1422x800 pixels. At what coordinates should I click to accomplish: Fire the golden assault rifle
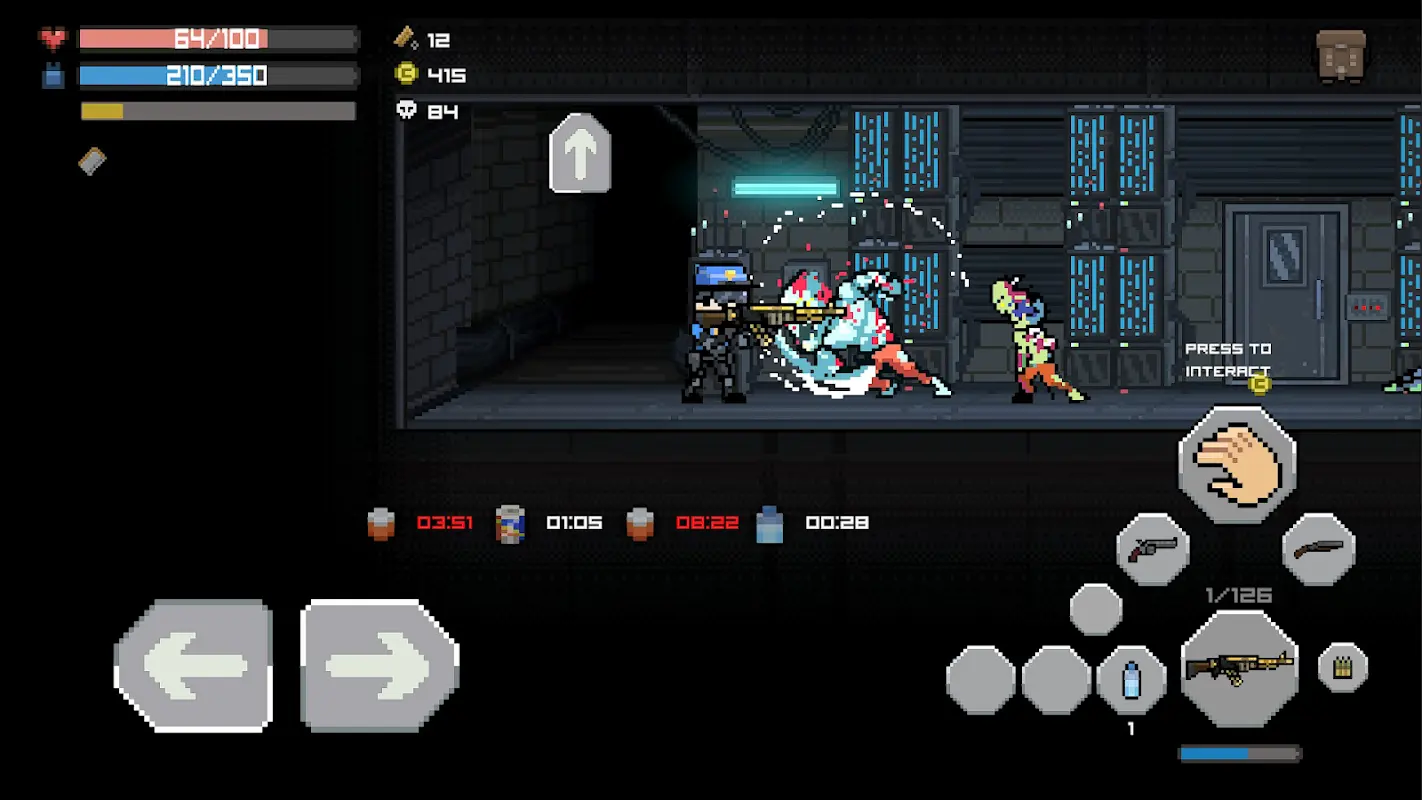pyautogui.click(x=1239, y=668)
